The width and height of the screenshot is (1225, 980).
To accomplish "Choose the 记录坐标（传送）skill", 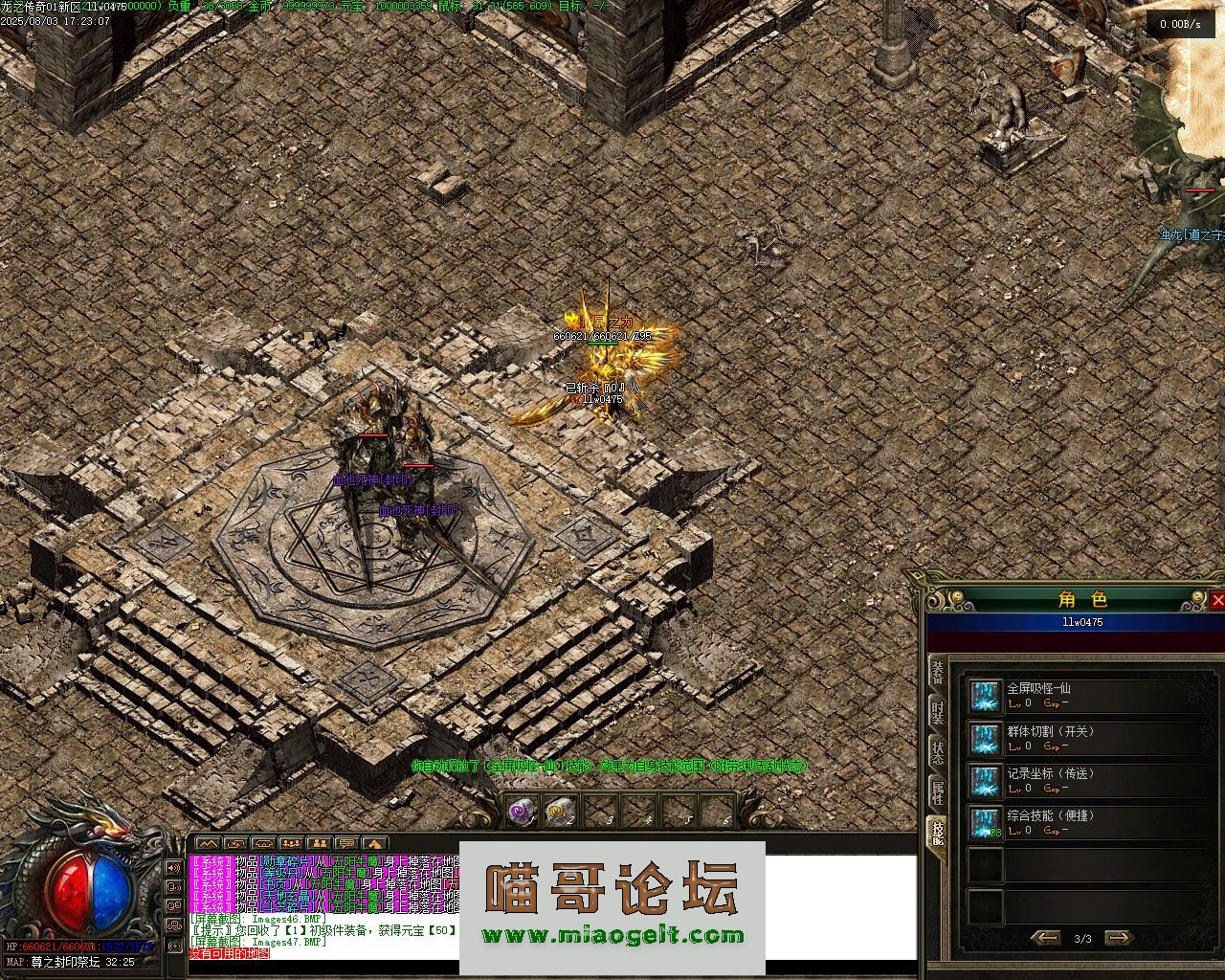I will coord(985,780).
